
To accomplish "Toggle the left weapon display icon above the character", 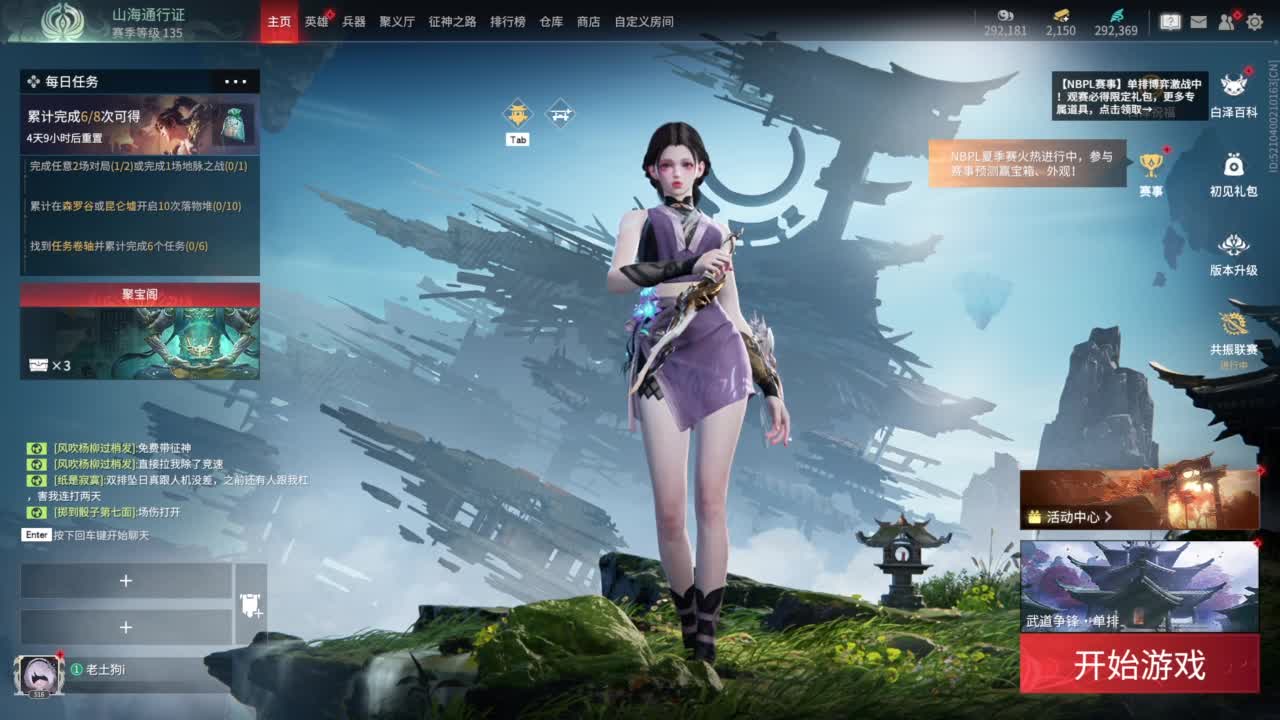I will point(516,113).
